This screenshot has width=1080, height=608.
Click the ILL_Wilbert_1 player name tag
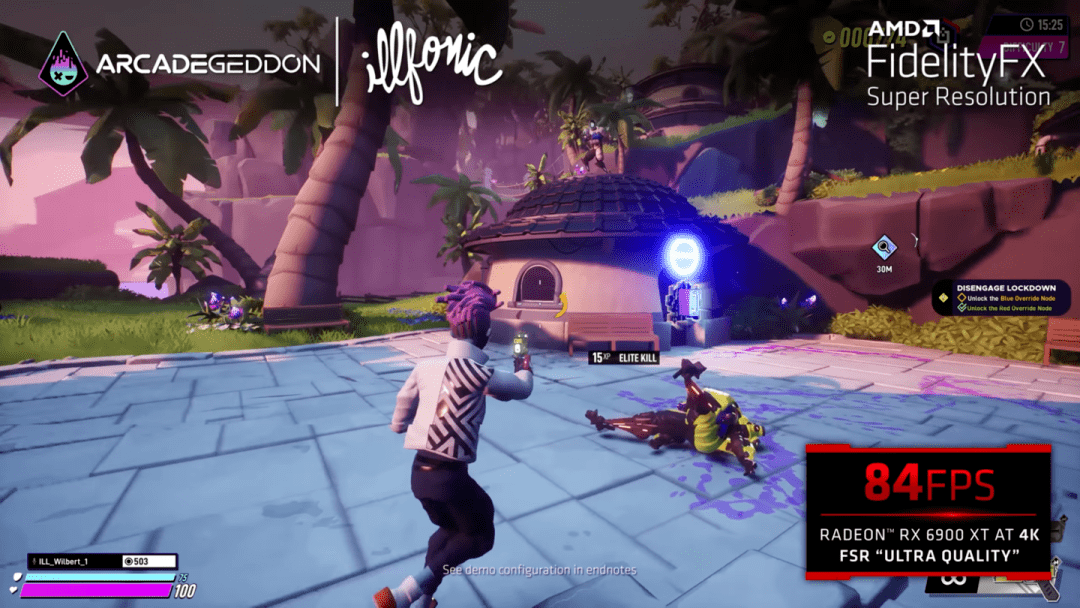tap(68, 562)
